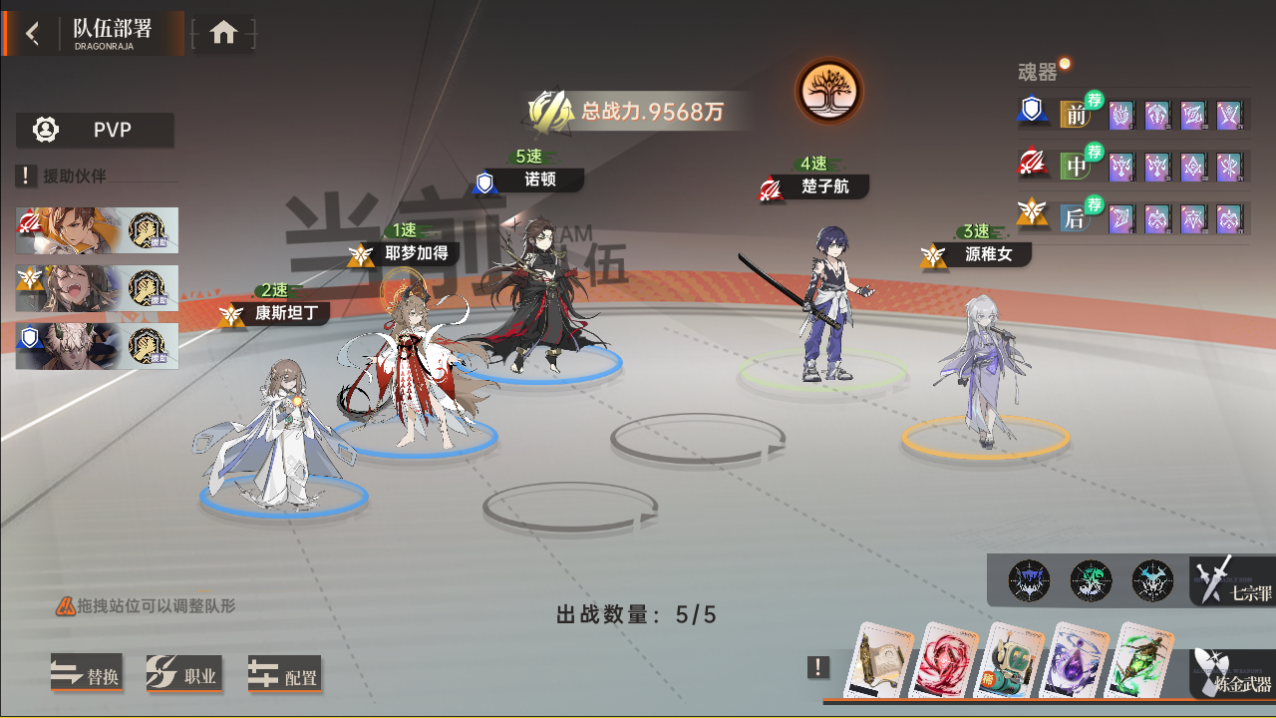Go back using the arrow button
The width and height of the screenshot is (1276, 718).
click(33, 33)
